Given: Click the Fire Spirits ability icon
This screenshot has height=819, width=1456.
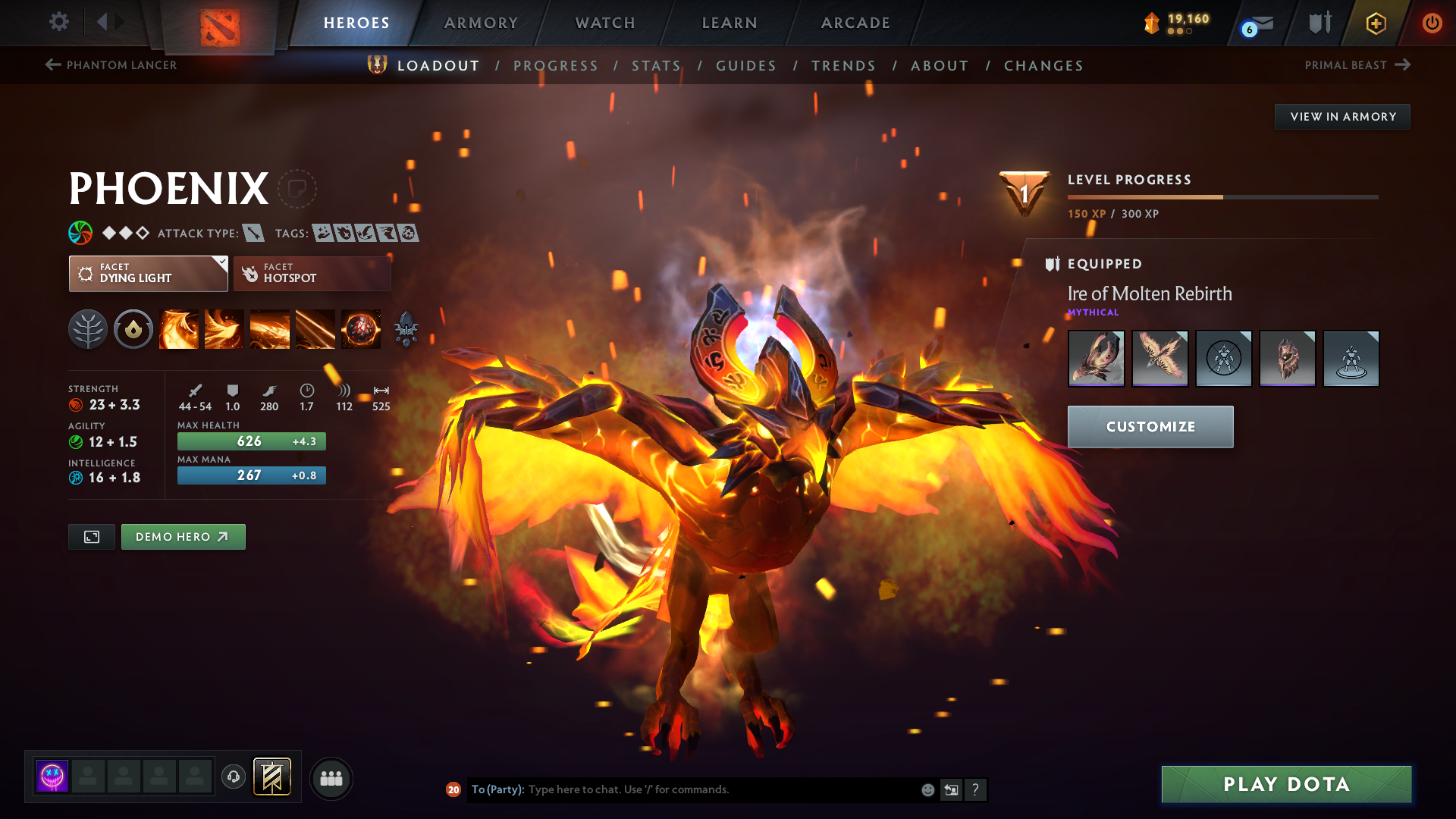Looking at the screenshot, I should click(224, 329).
